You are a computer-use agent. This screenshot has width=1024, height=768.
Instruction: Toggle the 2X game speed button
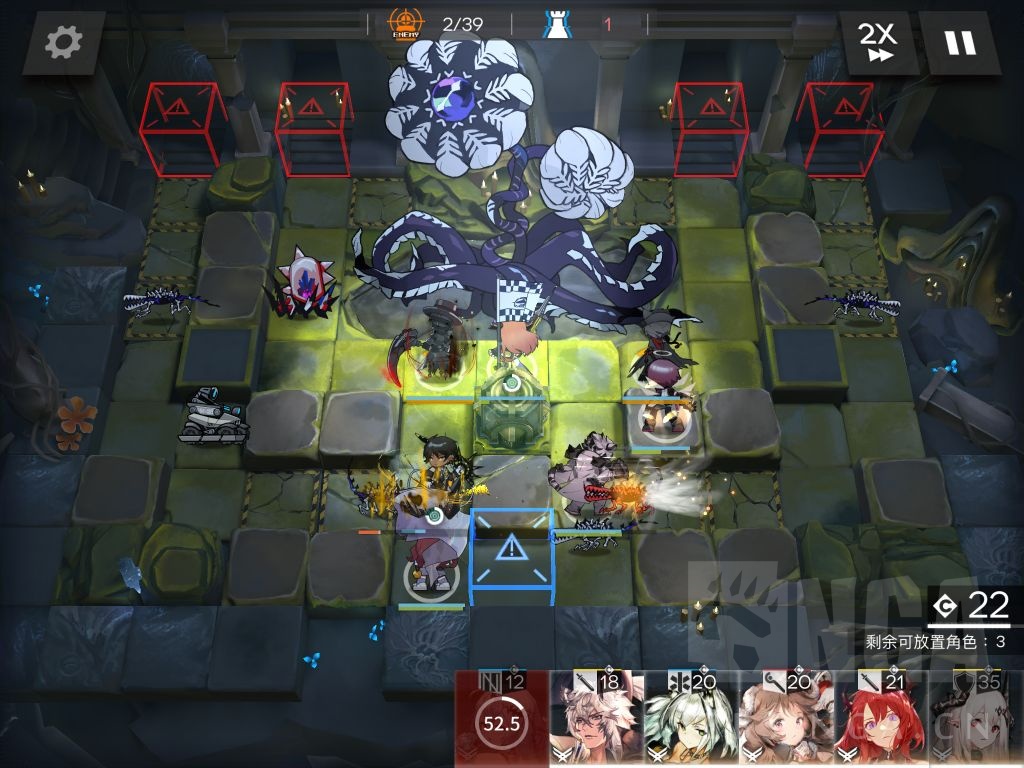[877, 43]
